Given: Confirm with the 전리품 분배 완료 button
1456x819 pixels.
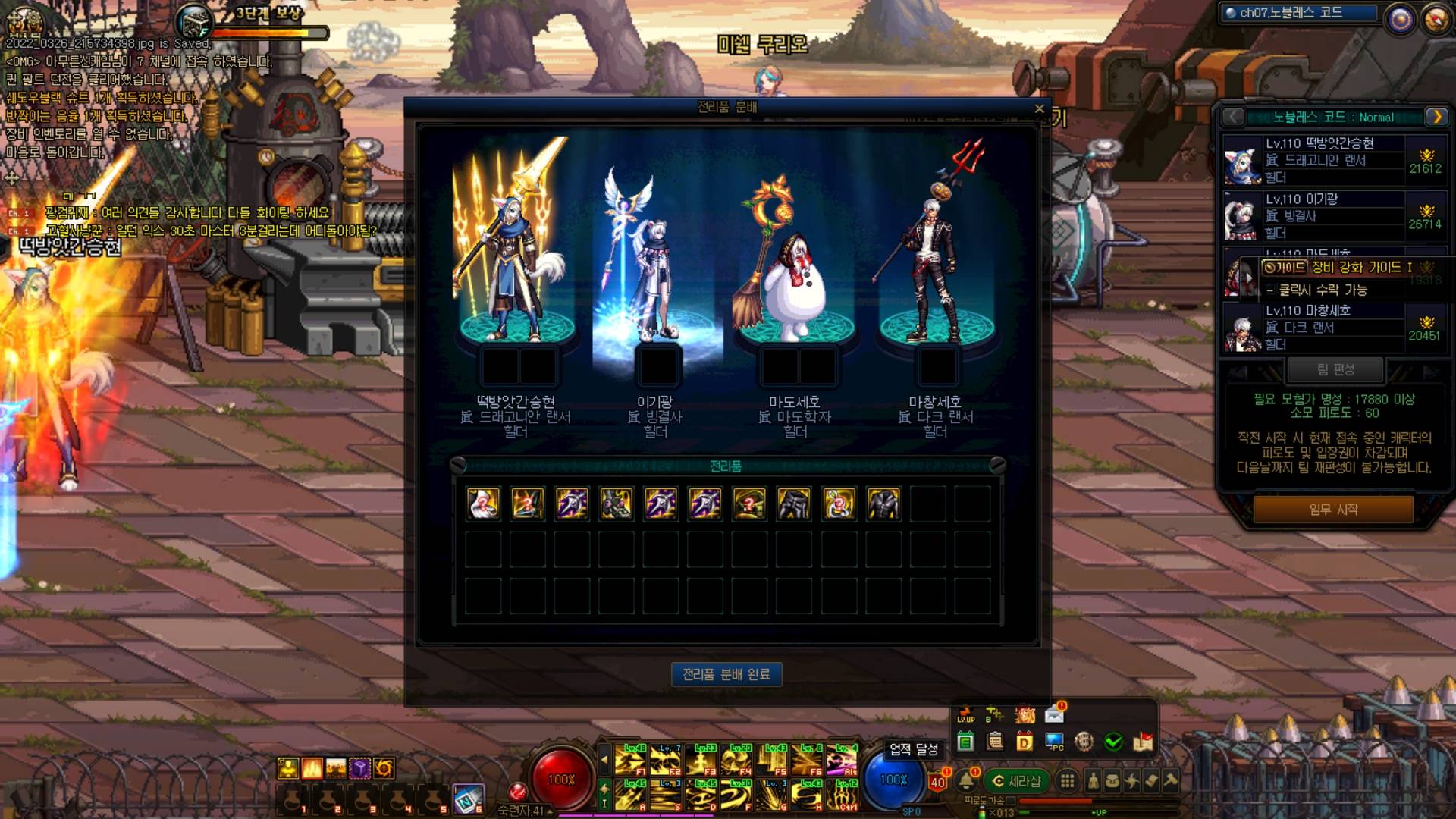Looking at the screenshot, I should point(726,674).
